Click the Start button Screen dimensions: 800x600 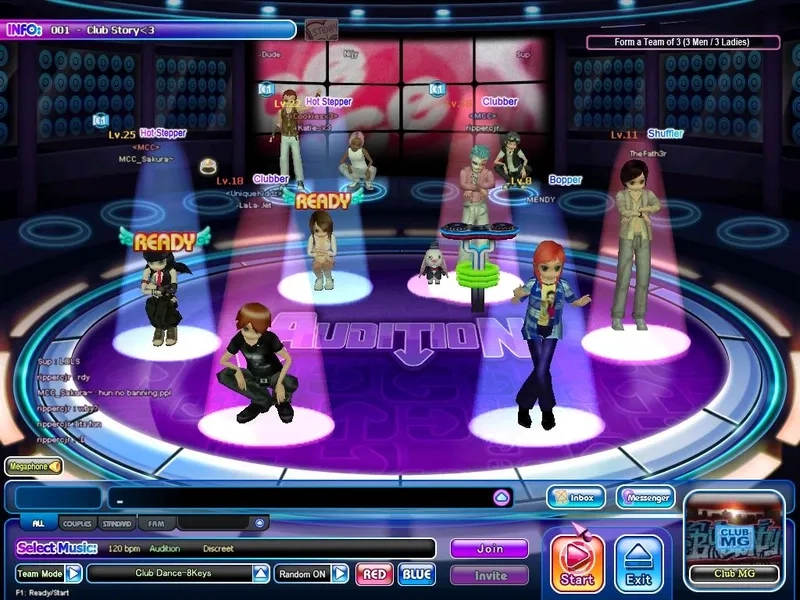coord(577,561)
